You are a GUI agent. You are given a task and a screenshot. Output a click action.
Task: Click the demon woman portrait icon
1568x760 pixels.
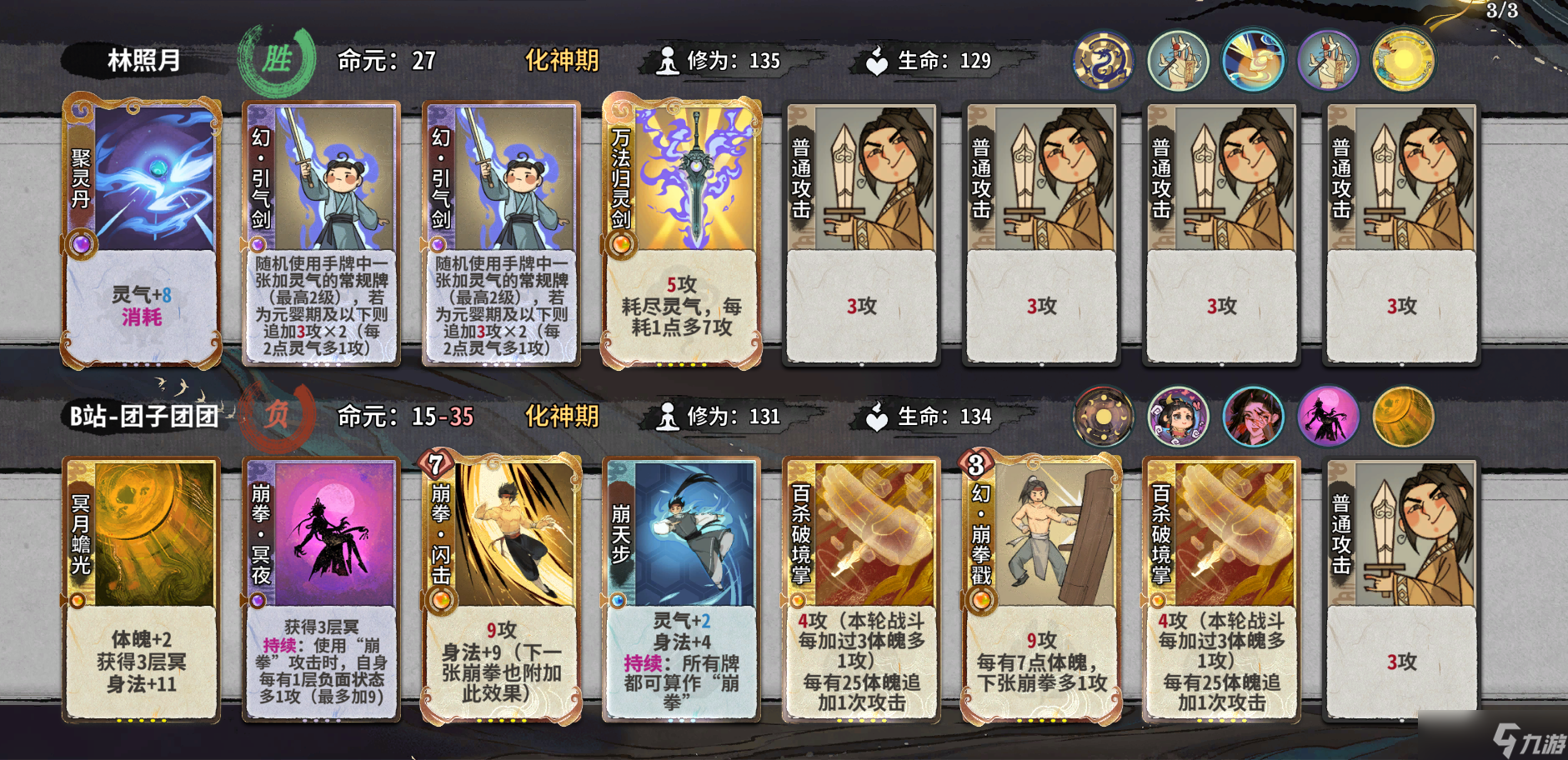[x=1253, y=417]
